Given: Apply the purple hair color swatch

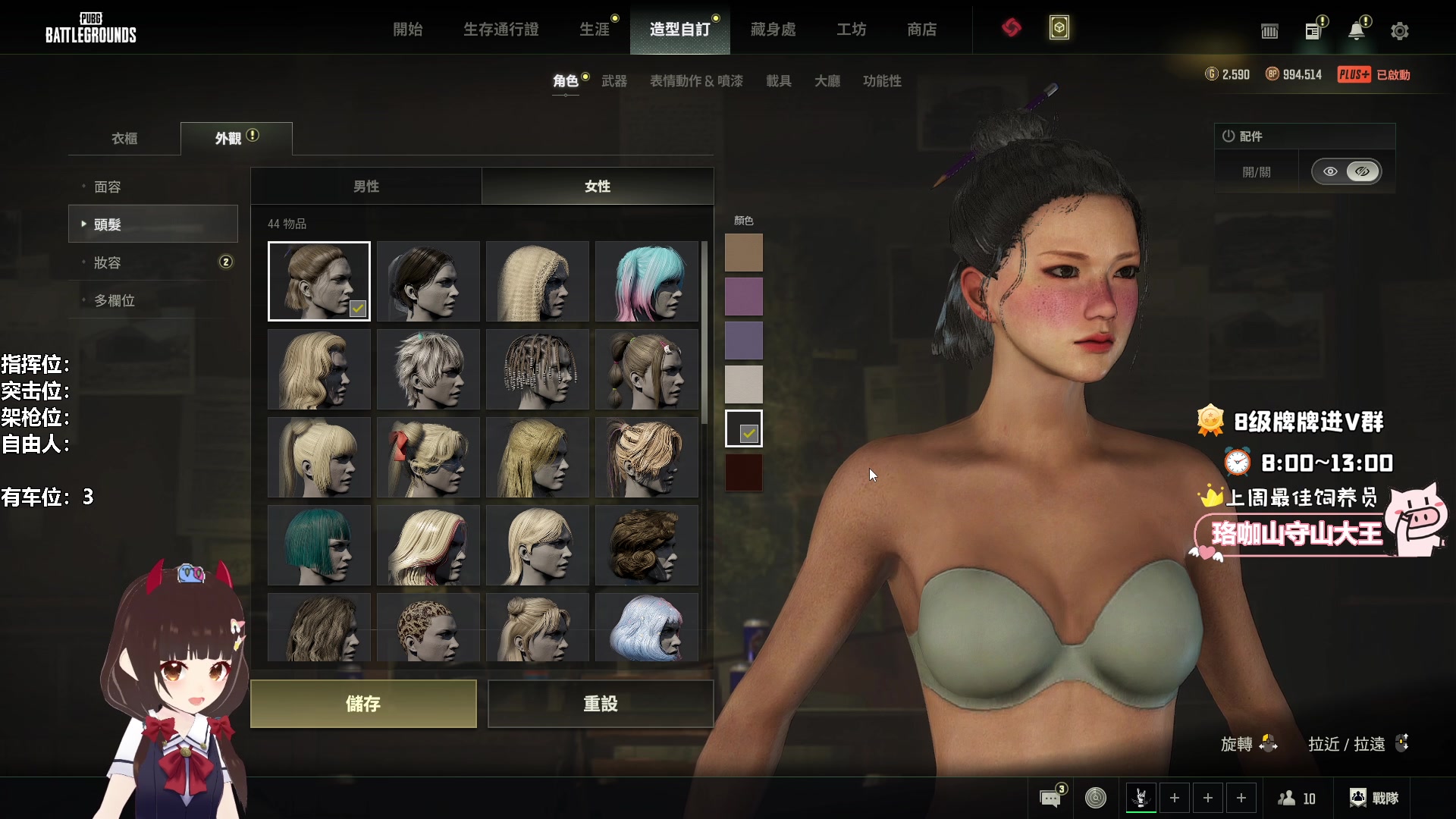Looking at the screenshot, I should [743, 297].
